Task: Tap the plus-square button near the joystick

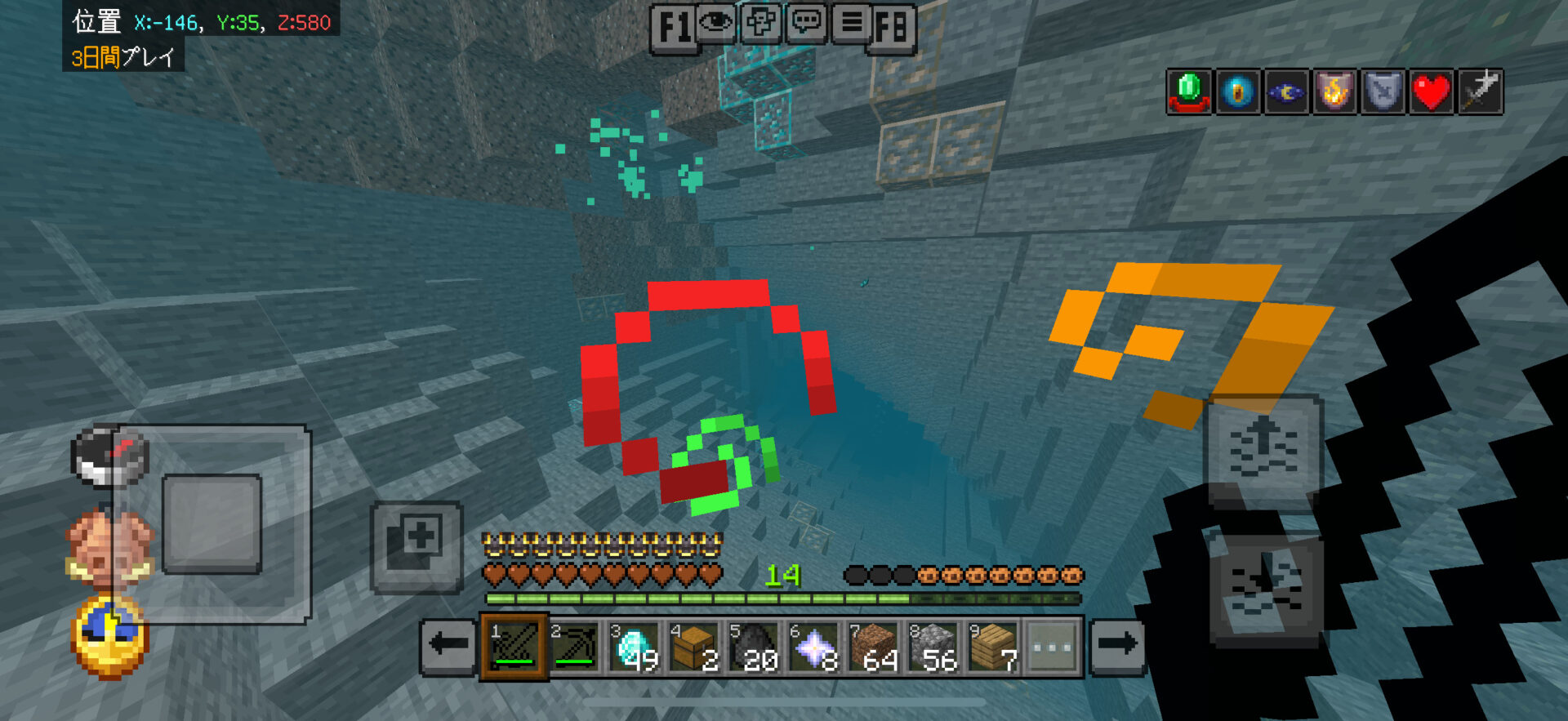Action: [417, 545]
